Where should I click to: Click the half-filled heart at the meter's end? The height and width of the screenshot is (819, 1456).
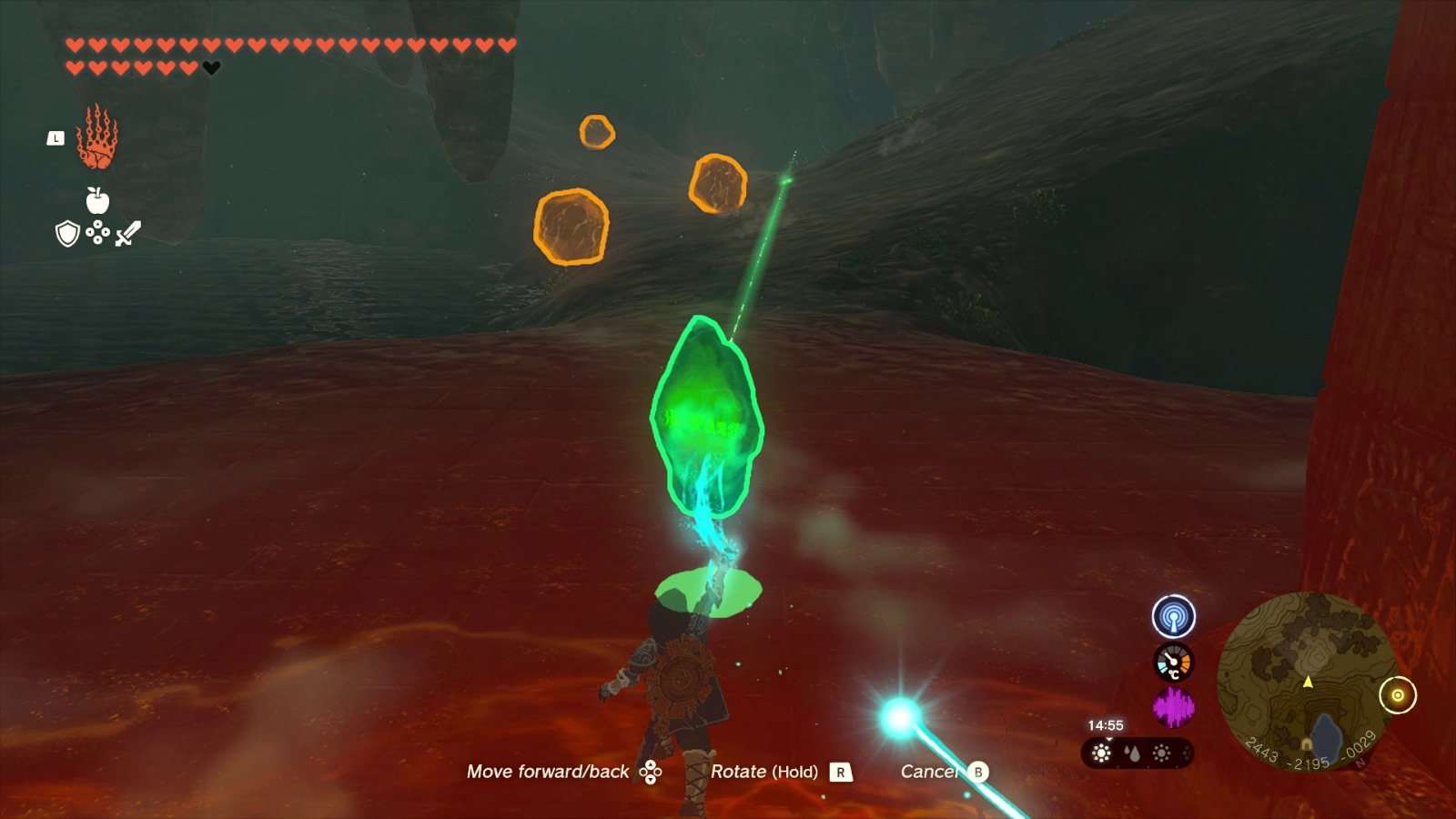(x=211, y=66)
